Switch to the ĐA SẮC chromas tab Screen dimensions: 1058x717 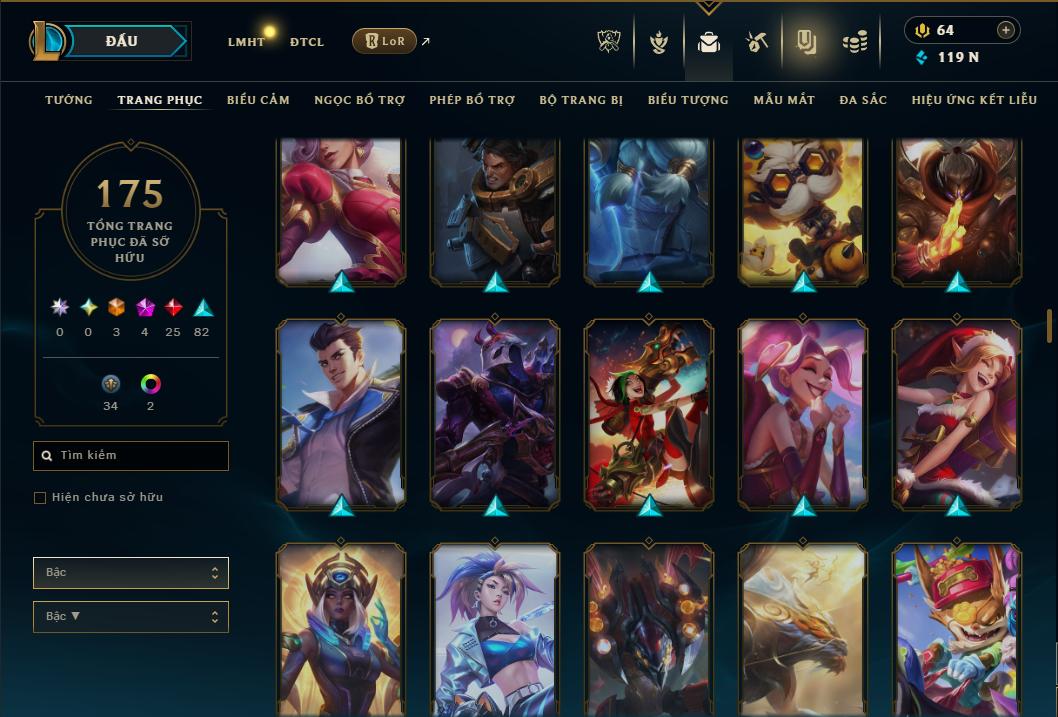coord(863,100)
